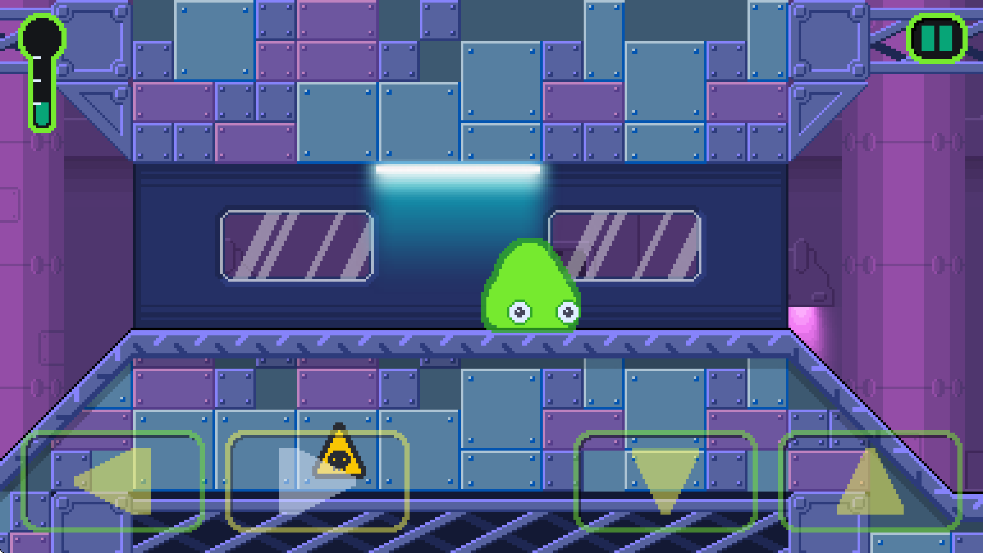Viewport: 983px width, 553px height.
Task: Pause the game with the green button
Action: 936,39
